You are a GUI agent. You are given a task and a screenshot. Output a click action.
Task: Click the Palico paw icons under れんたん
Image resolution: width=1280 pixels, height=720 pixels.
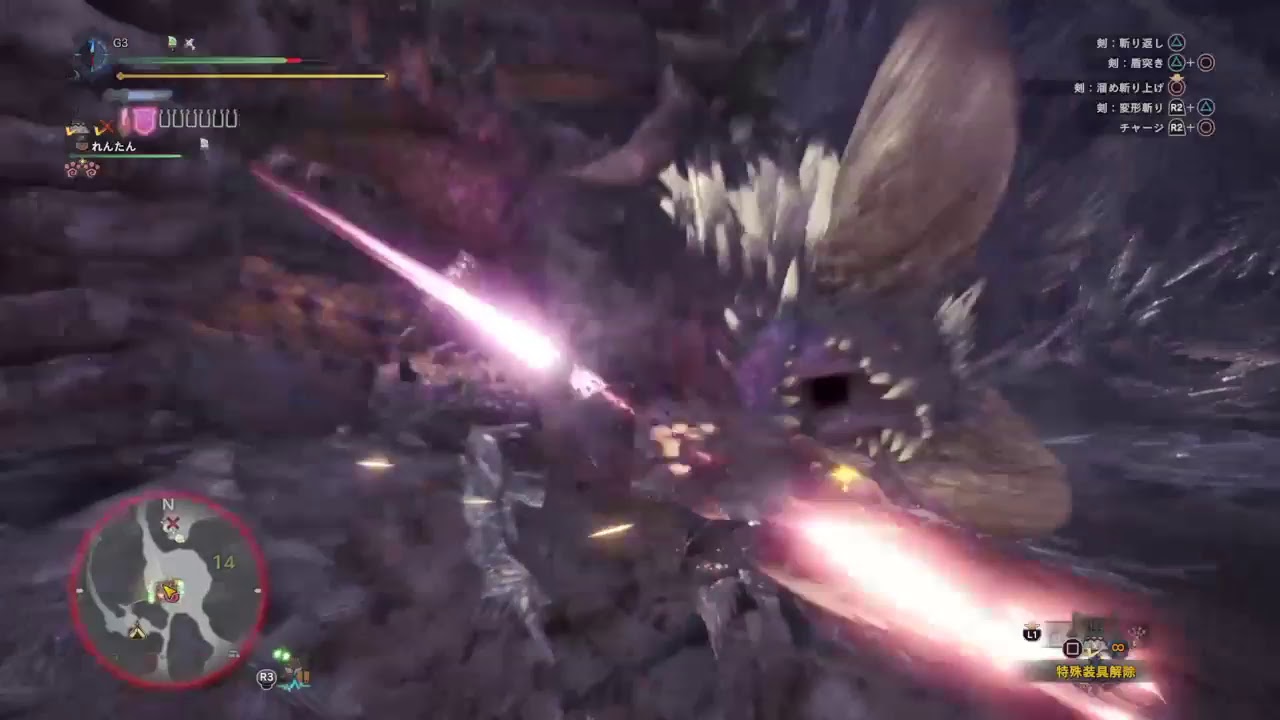(x=85, y=170)
